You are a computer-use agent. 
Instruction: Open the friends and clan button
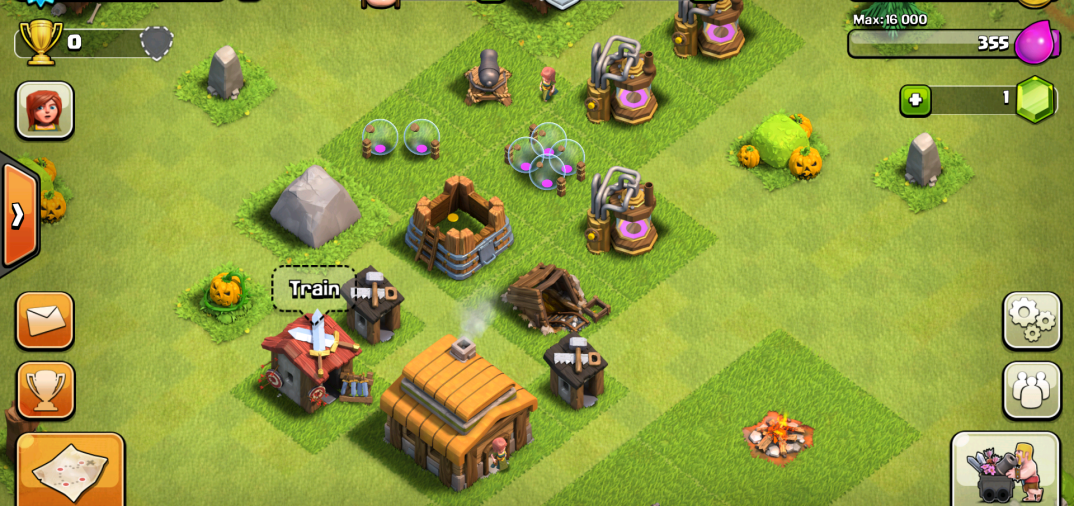[1031, 390]
